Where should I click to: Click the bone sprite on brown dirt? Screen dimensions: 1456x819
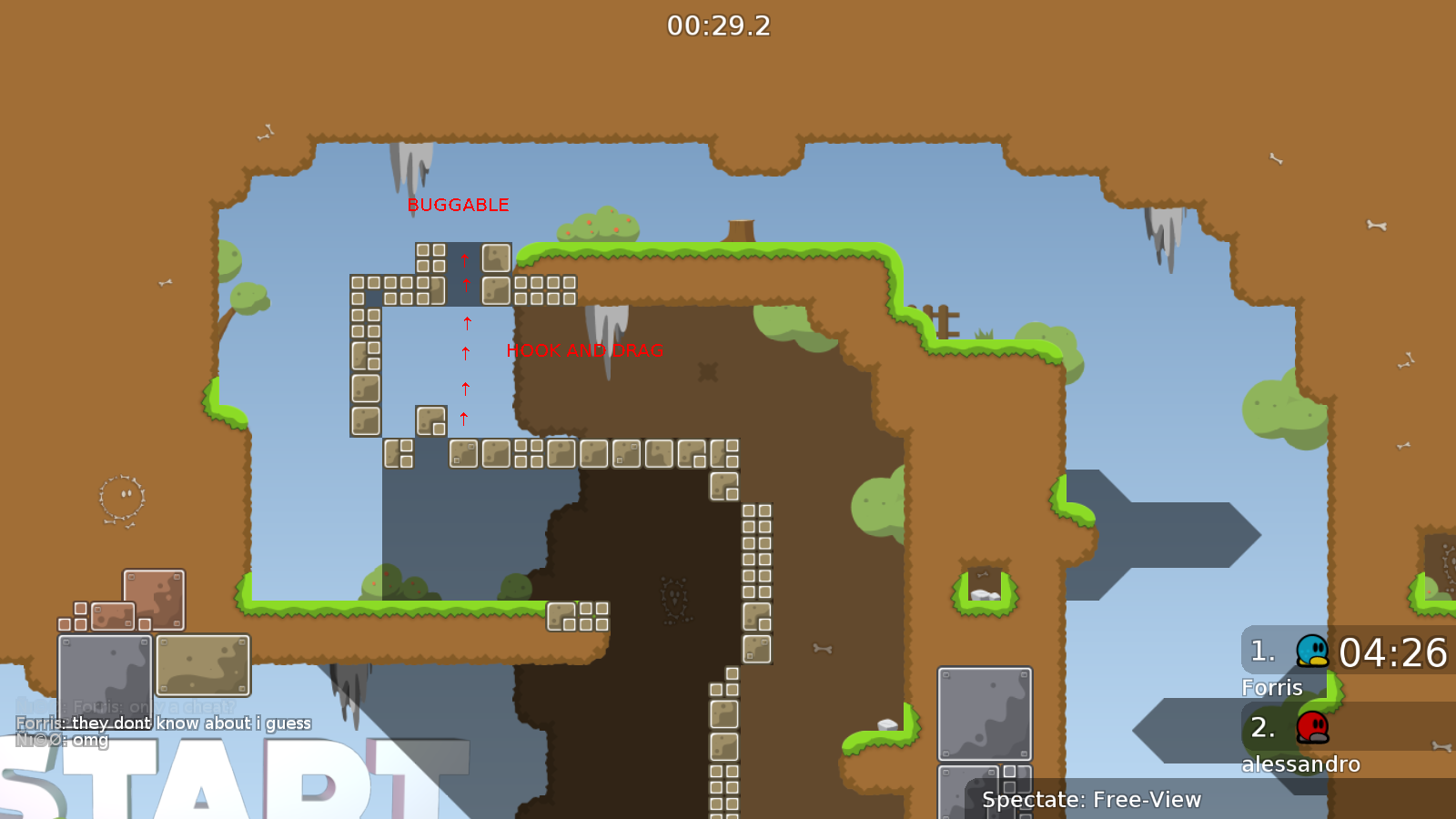tap(822, 648)
